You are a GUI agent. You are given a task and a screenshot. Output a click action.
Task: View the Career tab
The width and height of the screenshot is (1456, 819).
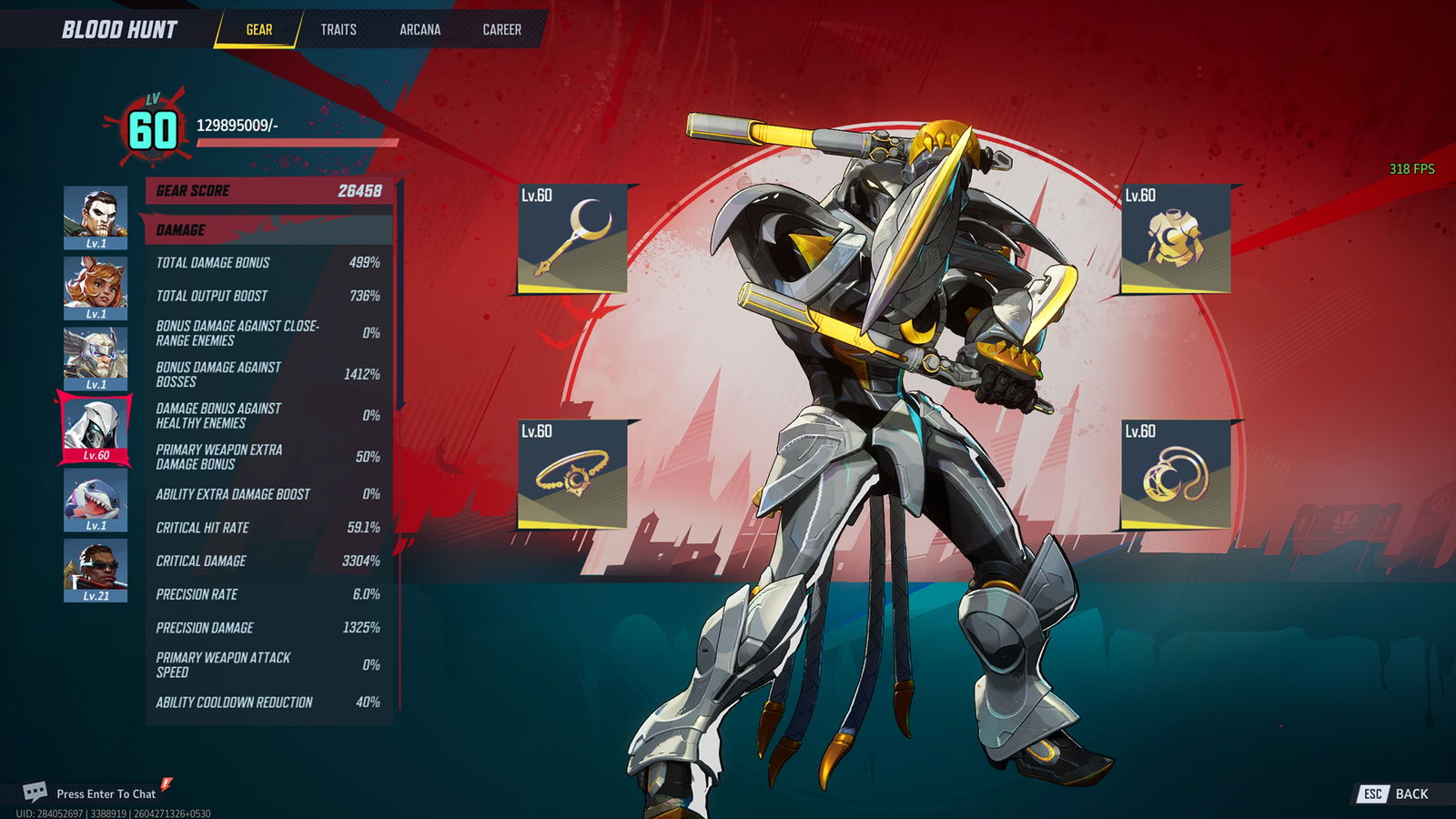coord(501,29)
